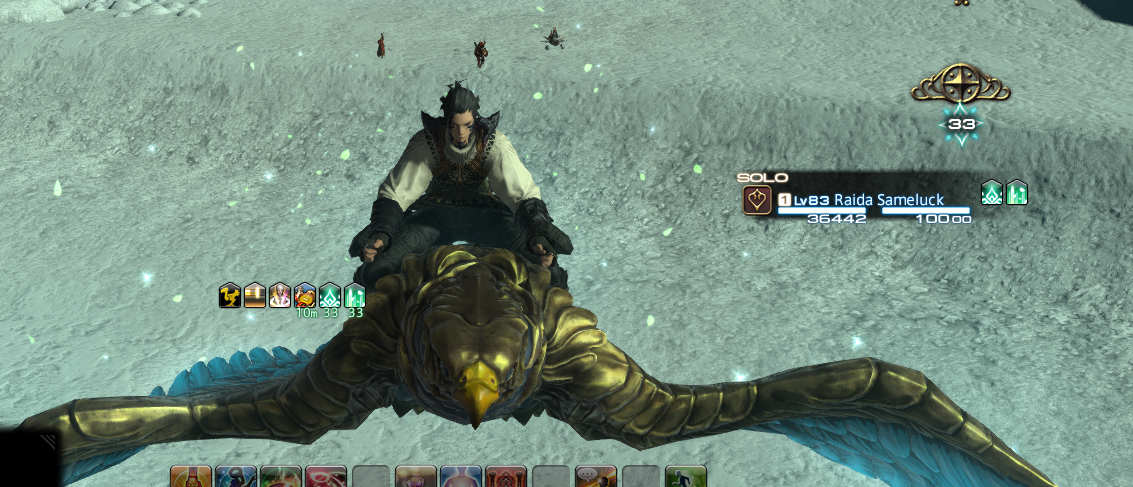Inspect the white-haired figure buff icon
The width and height of the screenshot is (1133, 487).
pos(280,295)
